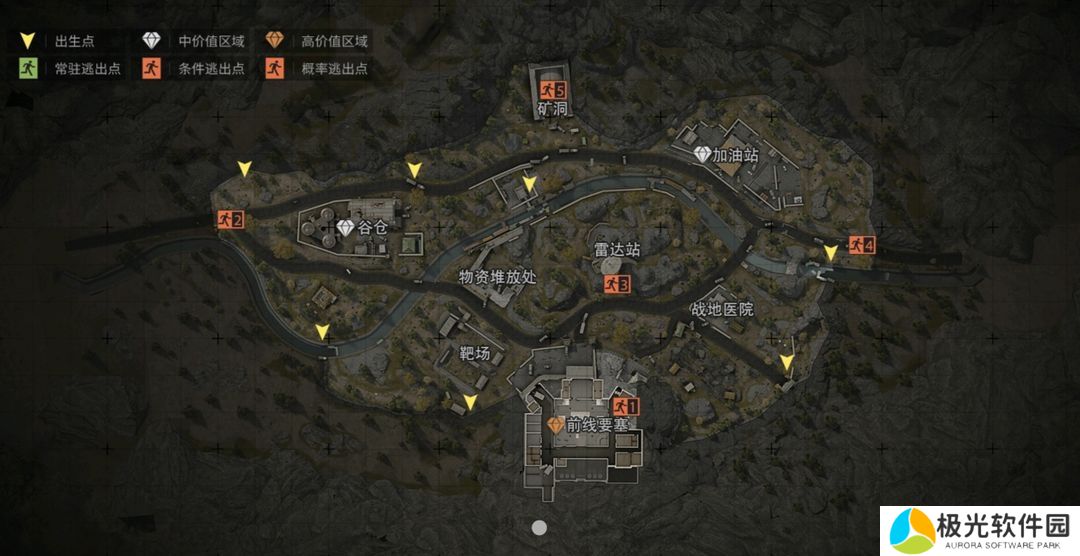Toggle the 中价值区域 legend entry
The width and height of the screenshot is (1080, 556).
coord(195,42)
